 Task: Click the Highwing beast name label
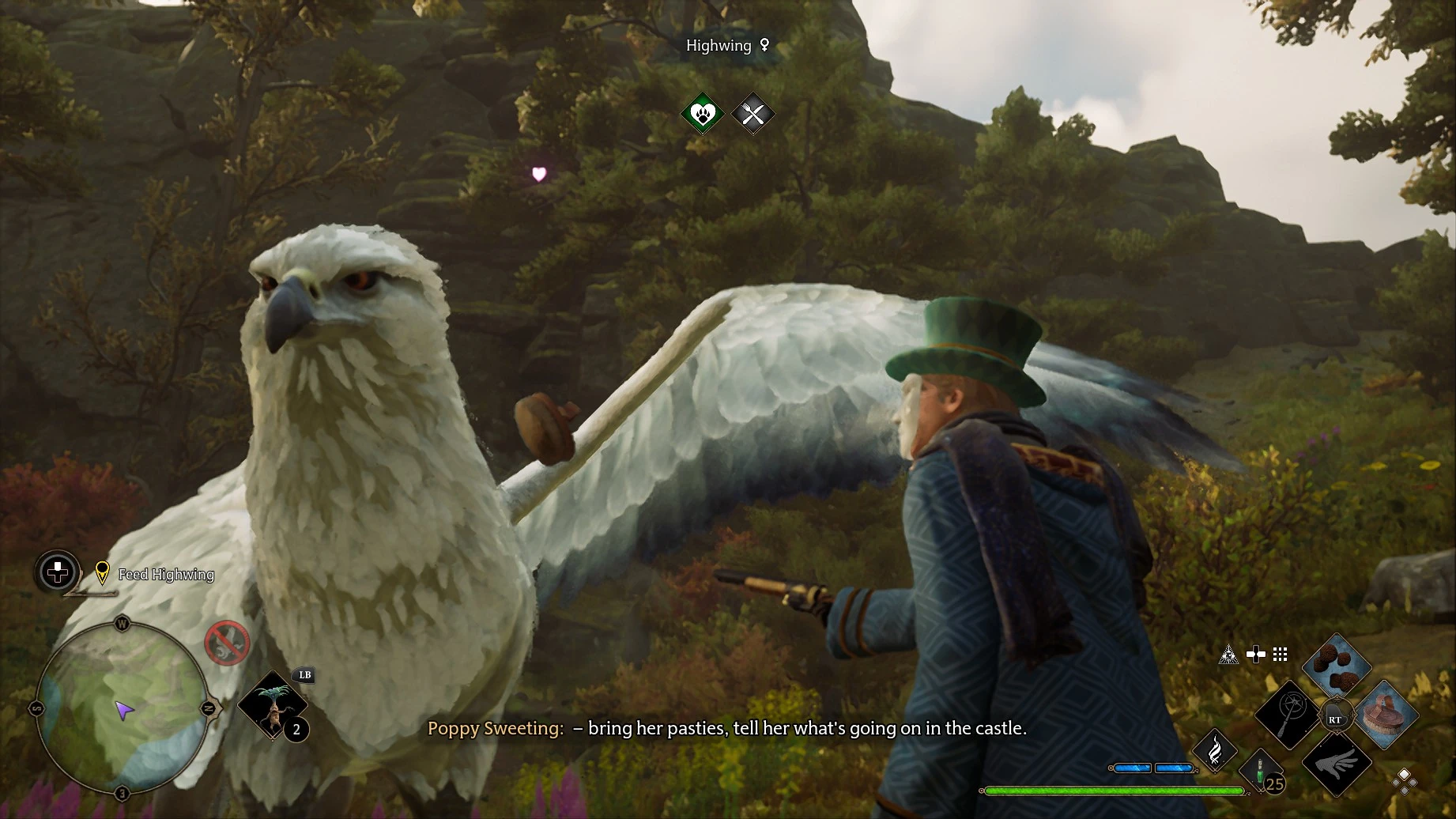click(719, 46)
